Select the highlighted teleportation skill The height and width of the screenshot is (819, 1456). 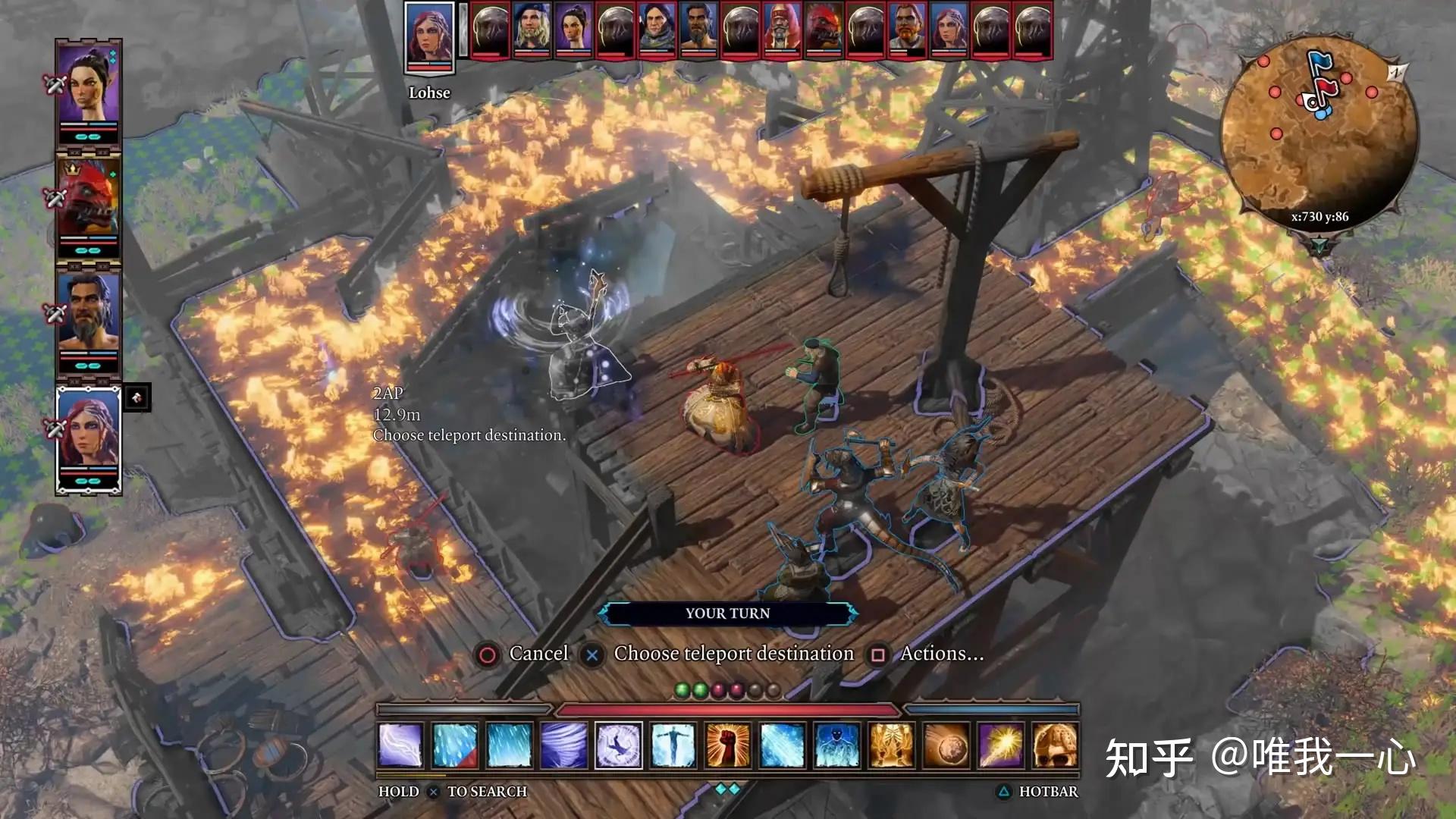(x=618, y=745)
